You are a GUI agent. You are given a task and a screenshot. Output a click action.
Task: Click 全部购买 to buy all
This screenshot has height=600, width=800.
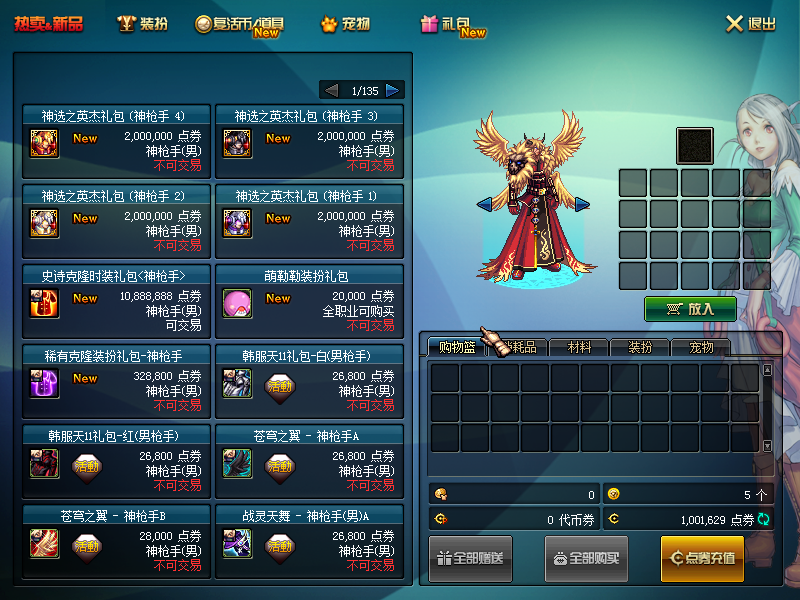(x=587, y=558)
